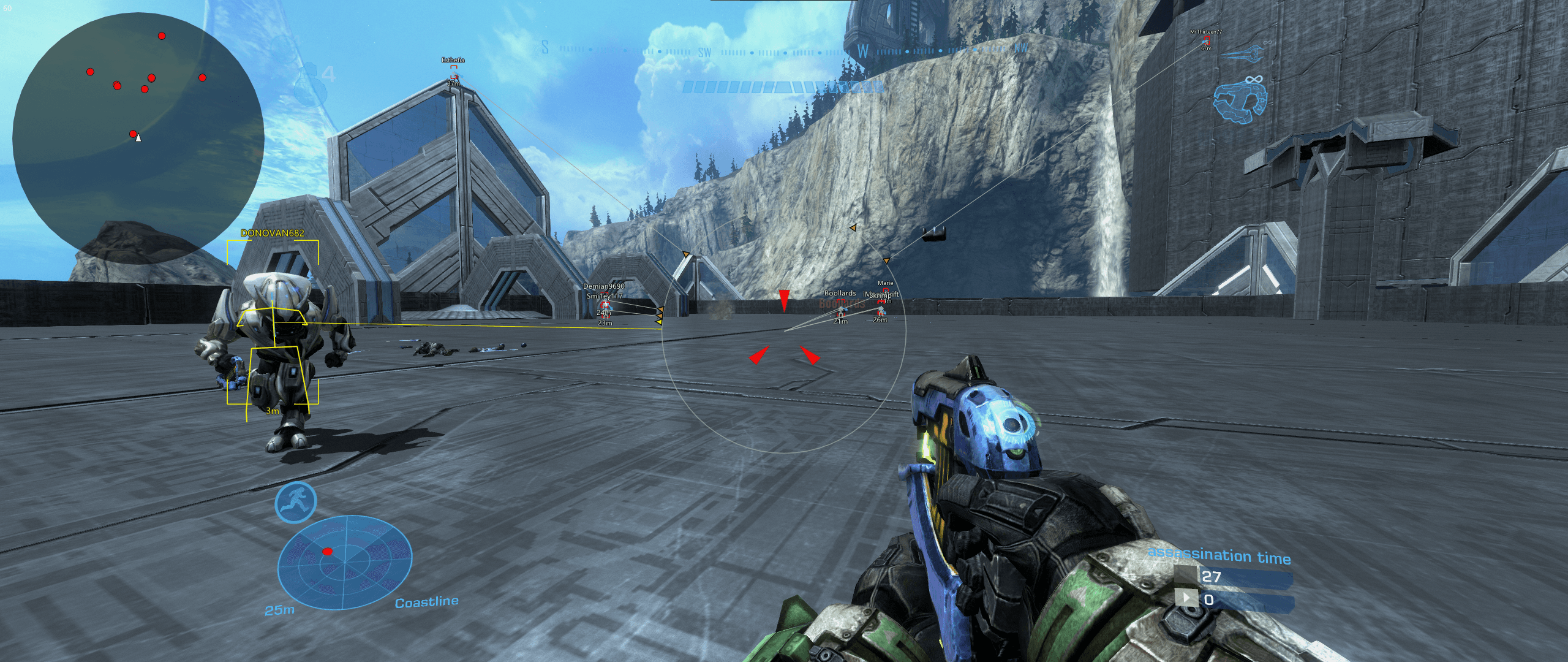This screenshot has width=1568, height=662.
Task: Click the blue motion tracker radar
Action: tap(344, 562)
